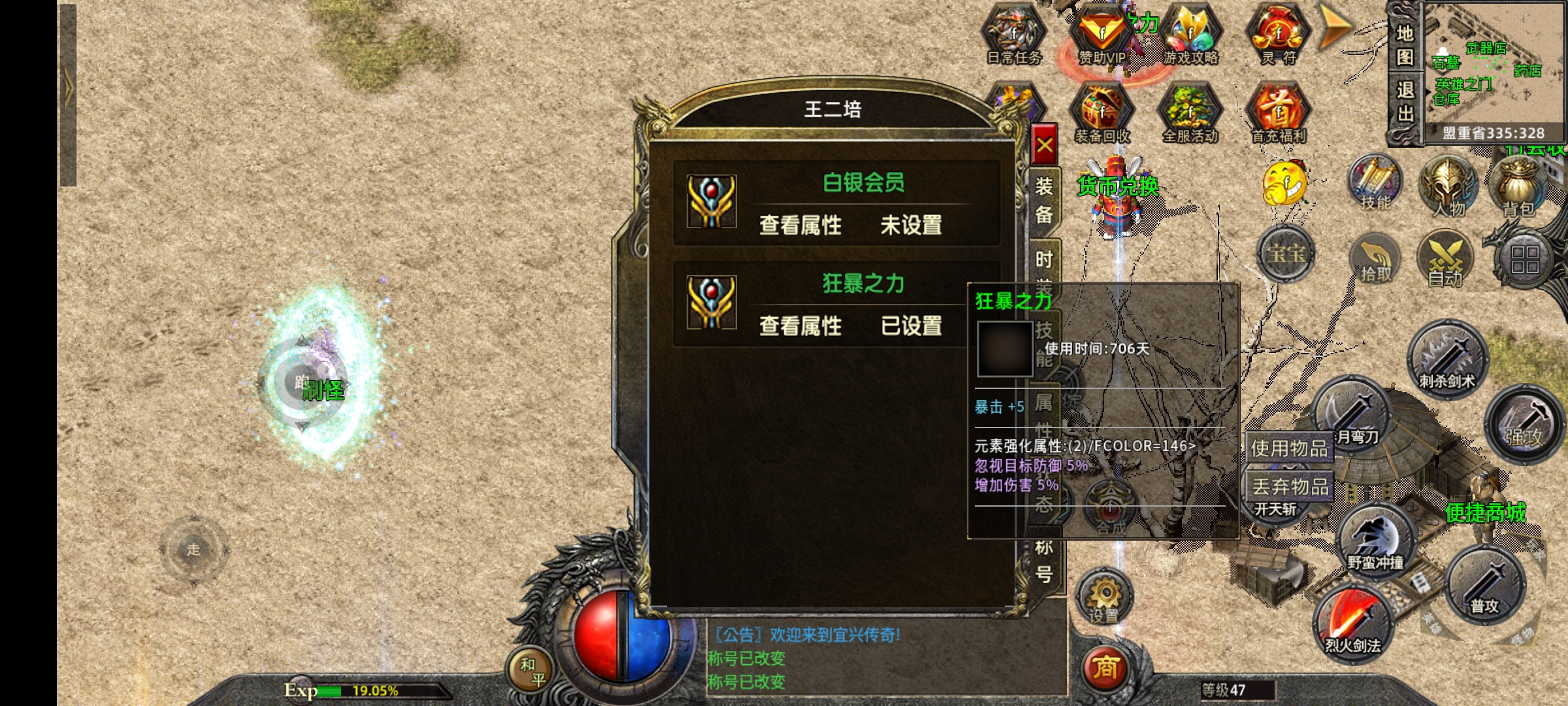The image size is (1568, 706).
Task: View attributes of 白银会员 title
Action: click(x=800, y=226)
